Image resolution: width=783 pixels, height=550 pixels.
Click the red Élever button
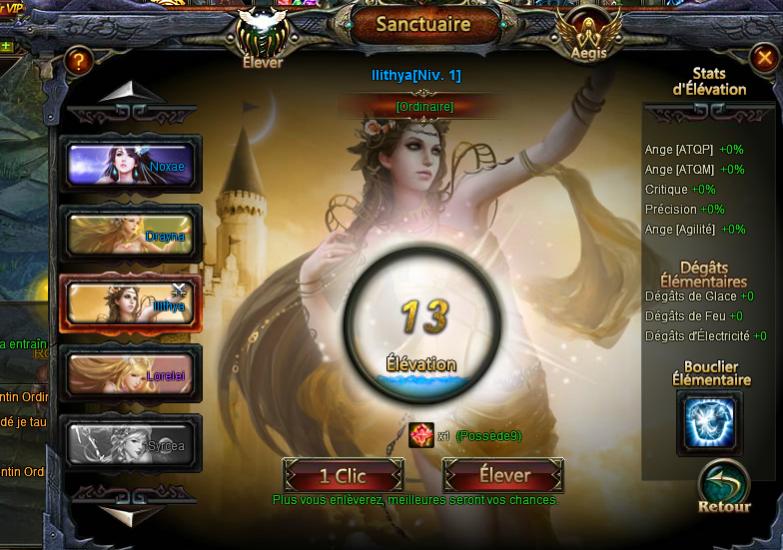503,475
